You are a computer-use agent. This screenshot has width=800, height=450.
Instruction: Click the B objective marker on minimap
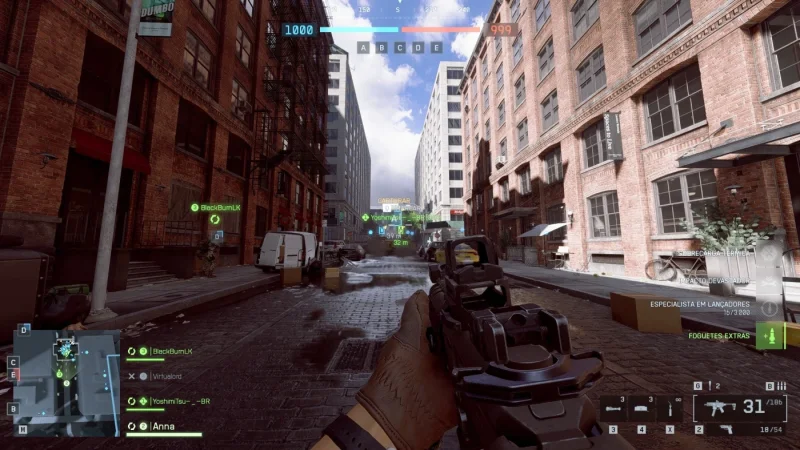12,408
